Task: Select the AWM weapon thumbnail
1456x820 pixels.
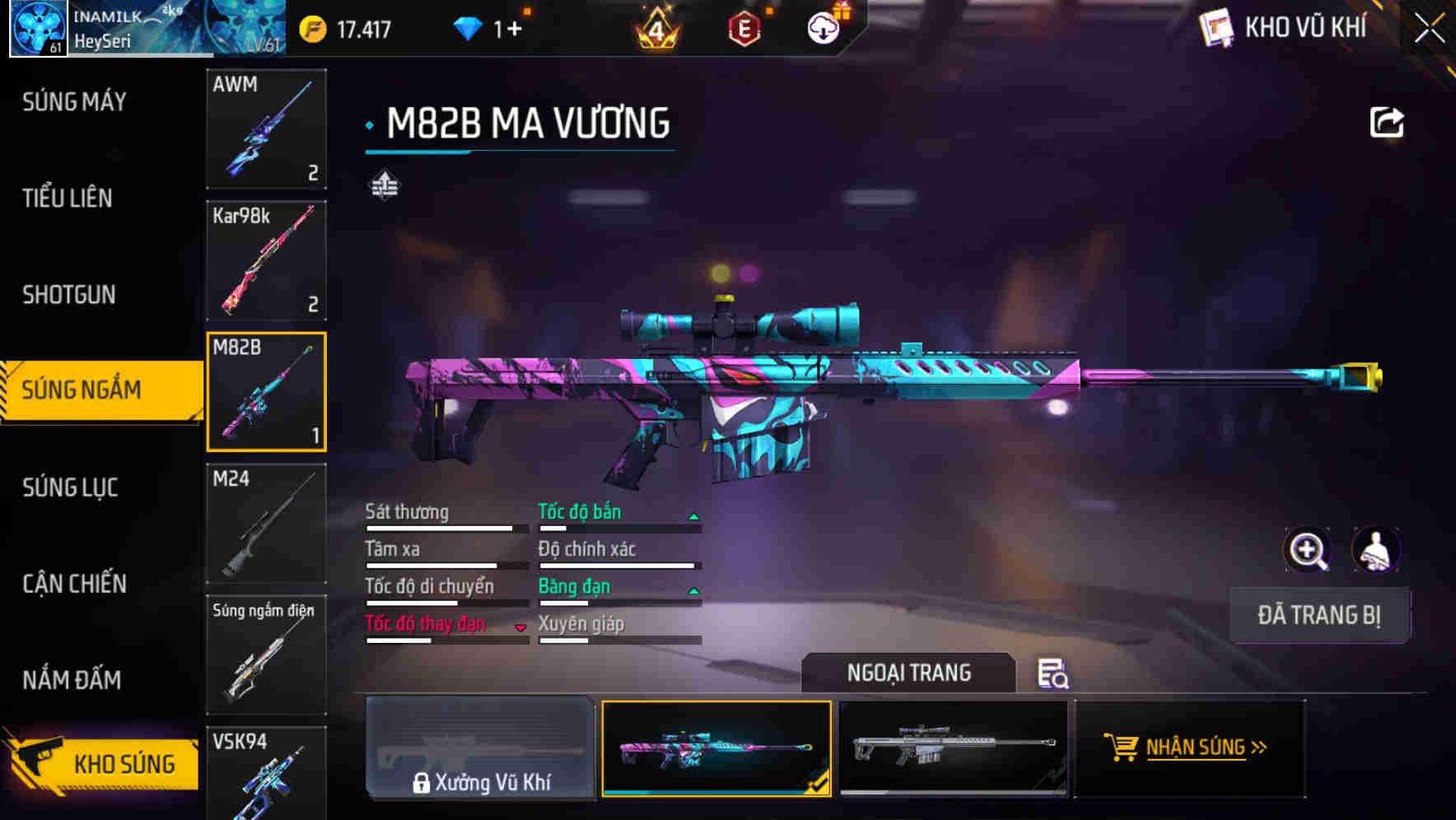Action: (x=265, y=129)
